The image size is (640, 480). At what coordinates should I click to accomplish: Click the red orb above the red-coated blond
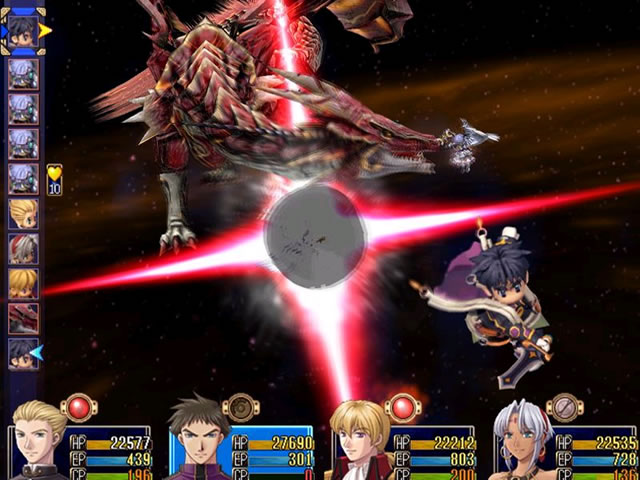click(x=402, y=407)
